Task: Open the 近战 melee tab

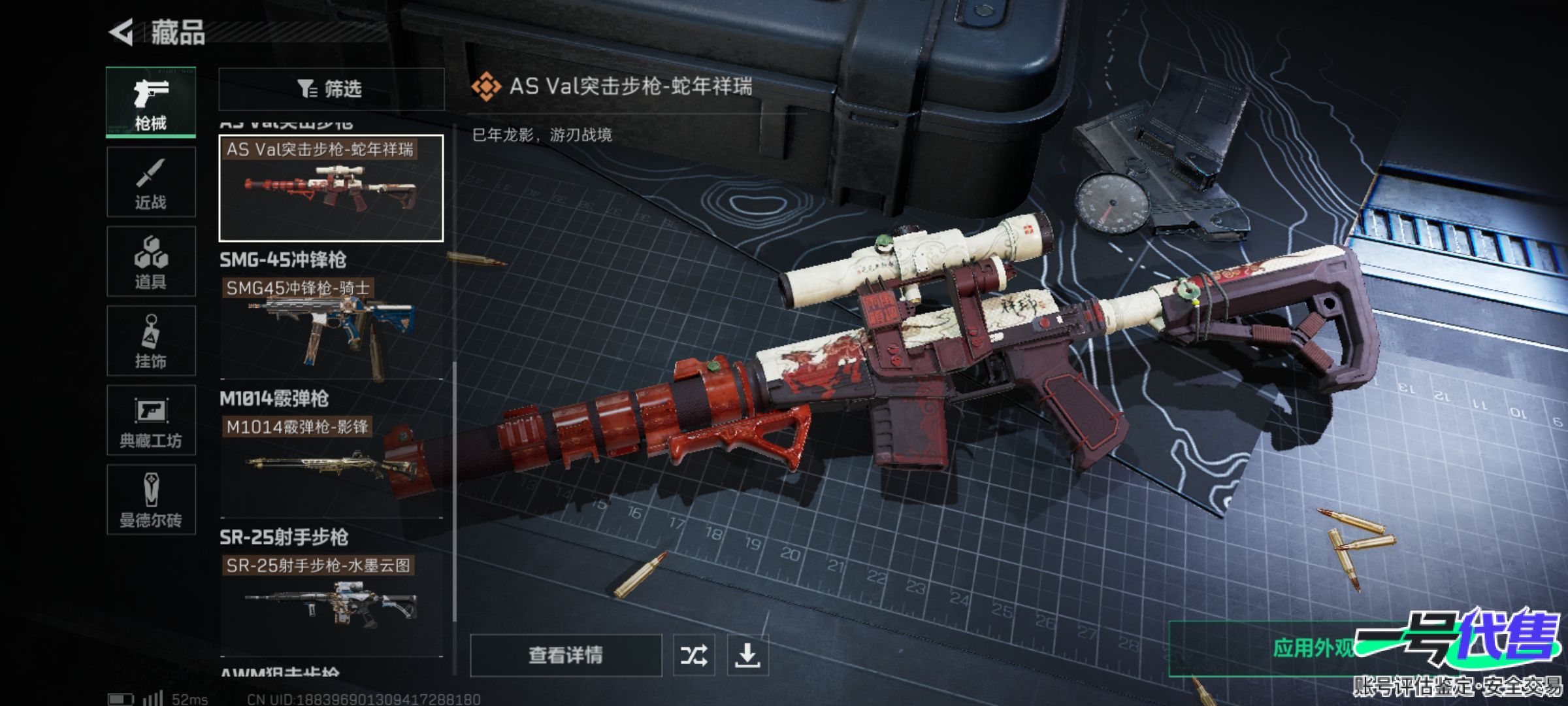Action: [151, 182]
